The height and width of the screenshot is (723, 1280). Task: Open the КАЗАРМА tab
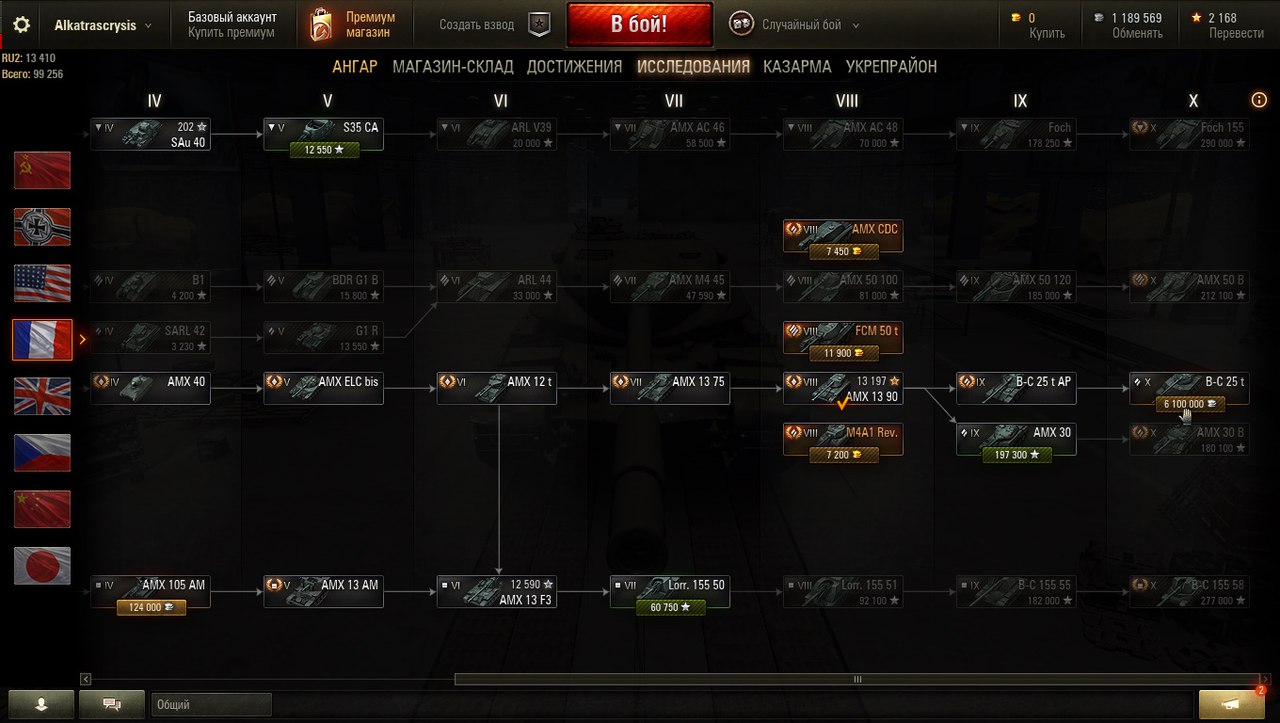[797, 67]
